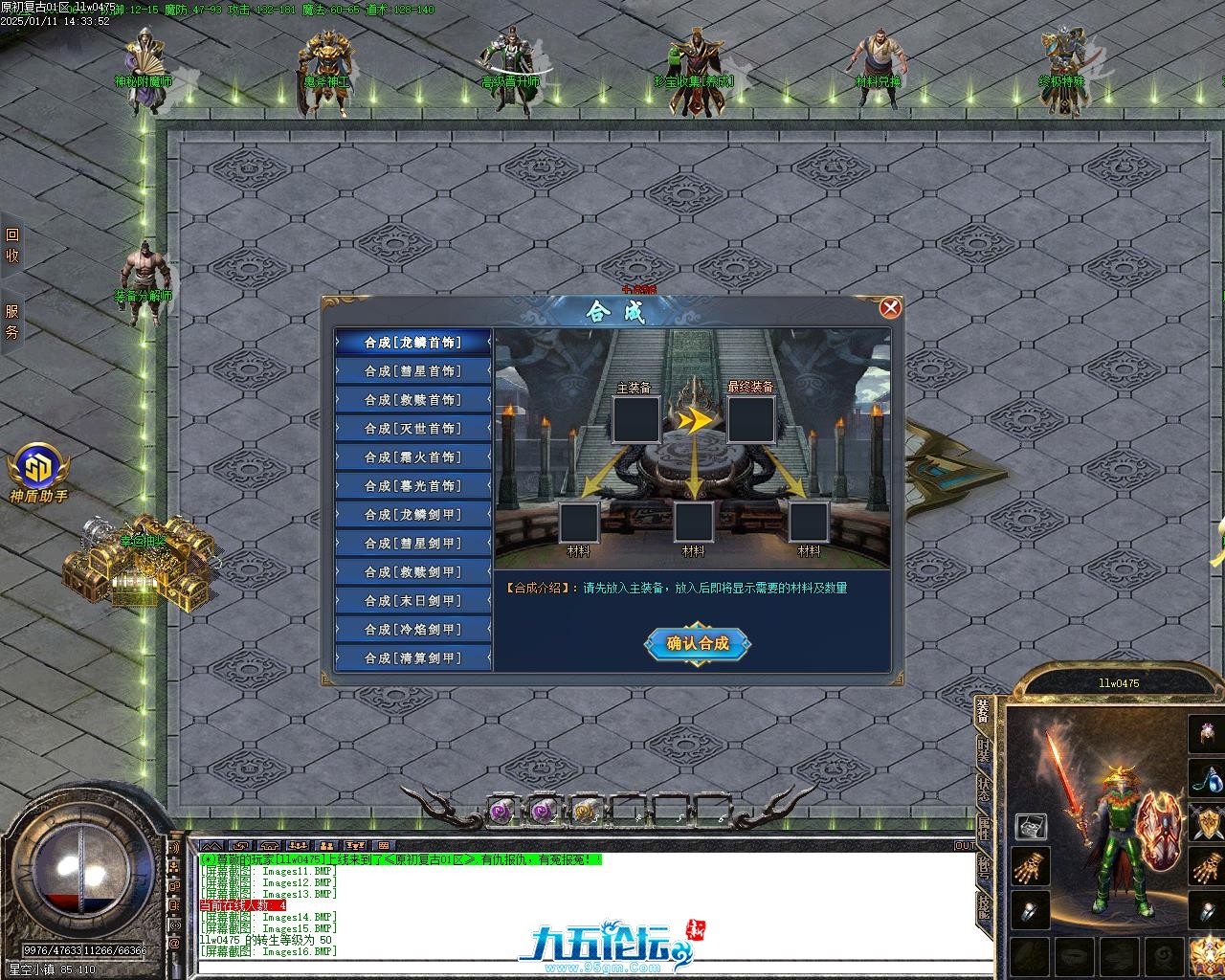Choose 合成[龙鳞剑甲] recipe entry
The height and width of the screenshot is (980, 1225).
coord(412,514)
